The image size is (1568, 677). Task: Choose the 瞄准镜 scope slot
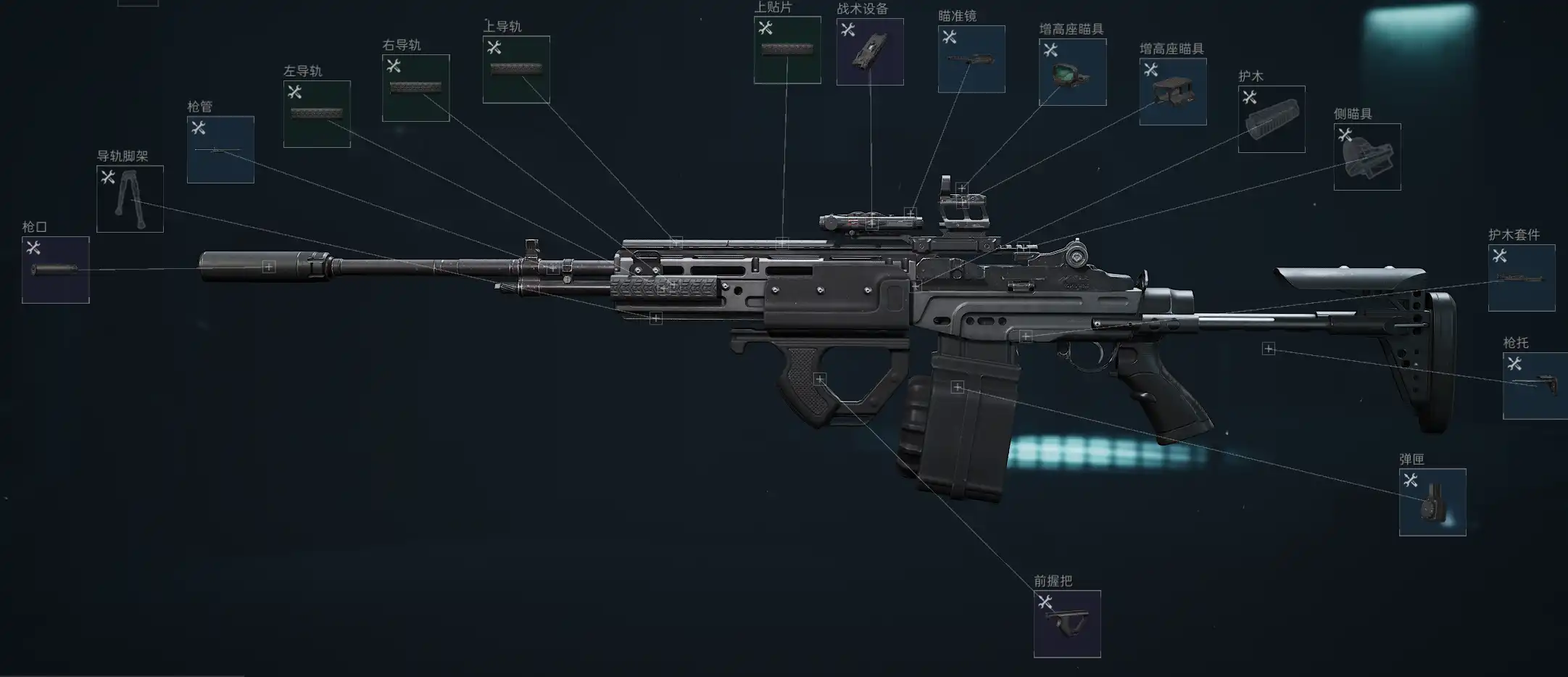[971, 59]
